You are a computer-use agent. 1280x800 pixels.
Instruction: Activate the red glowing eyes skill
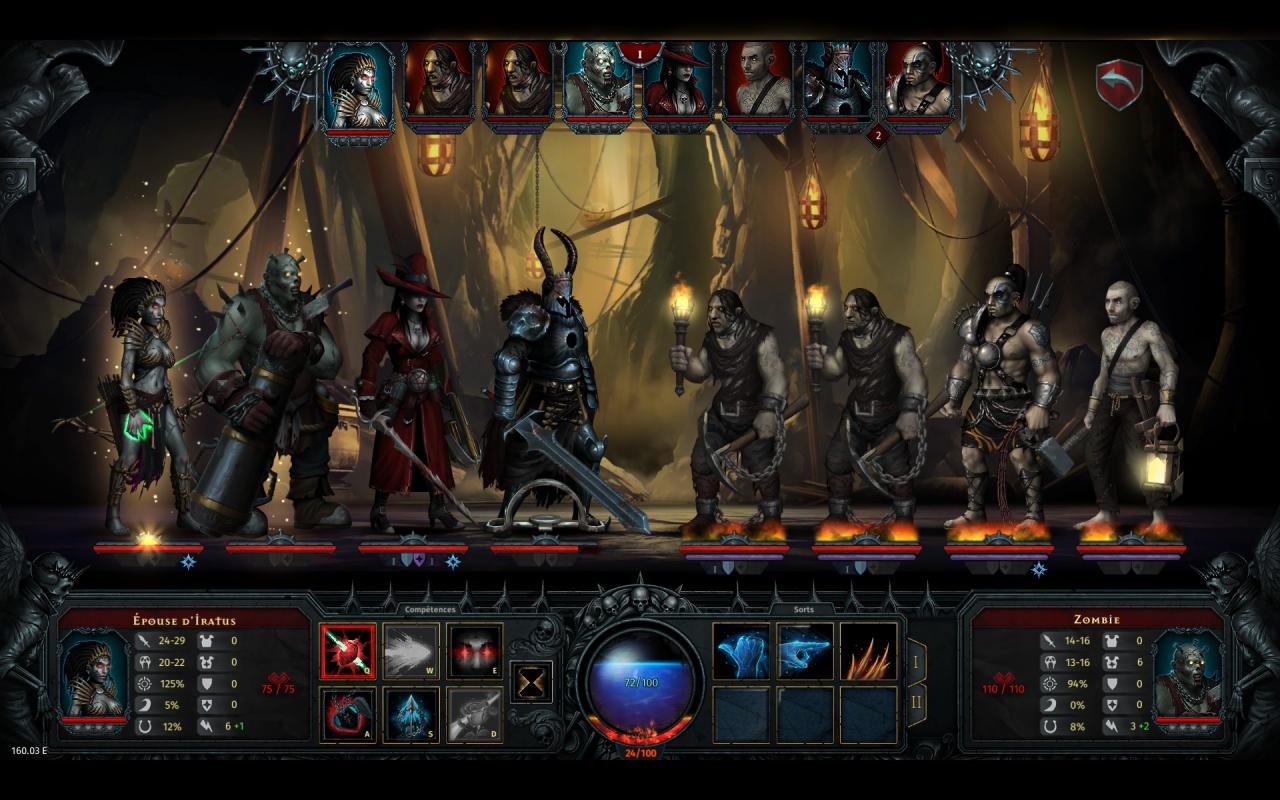474,652
